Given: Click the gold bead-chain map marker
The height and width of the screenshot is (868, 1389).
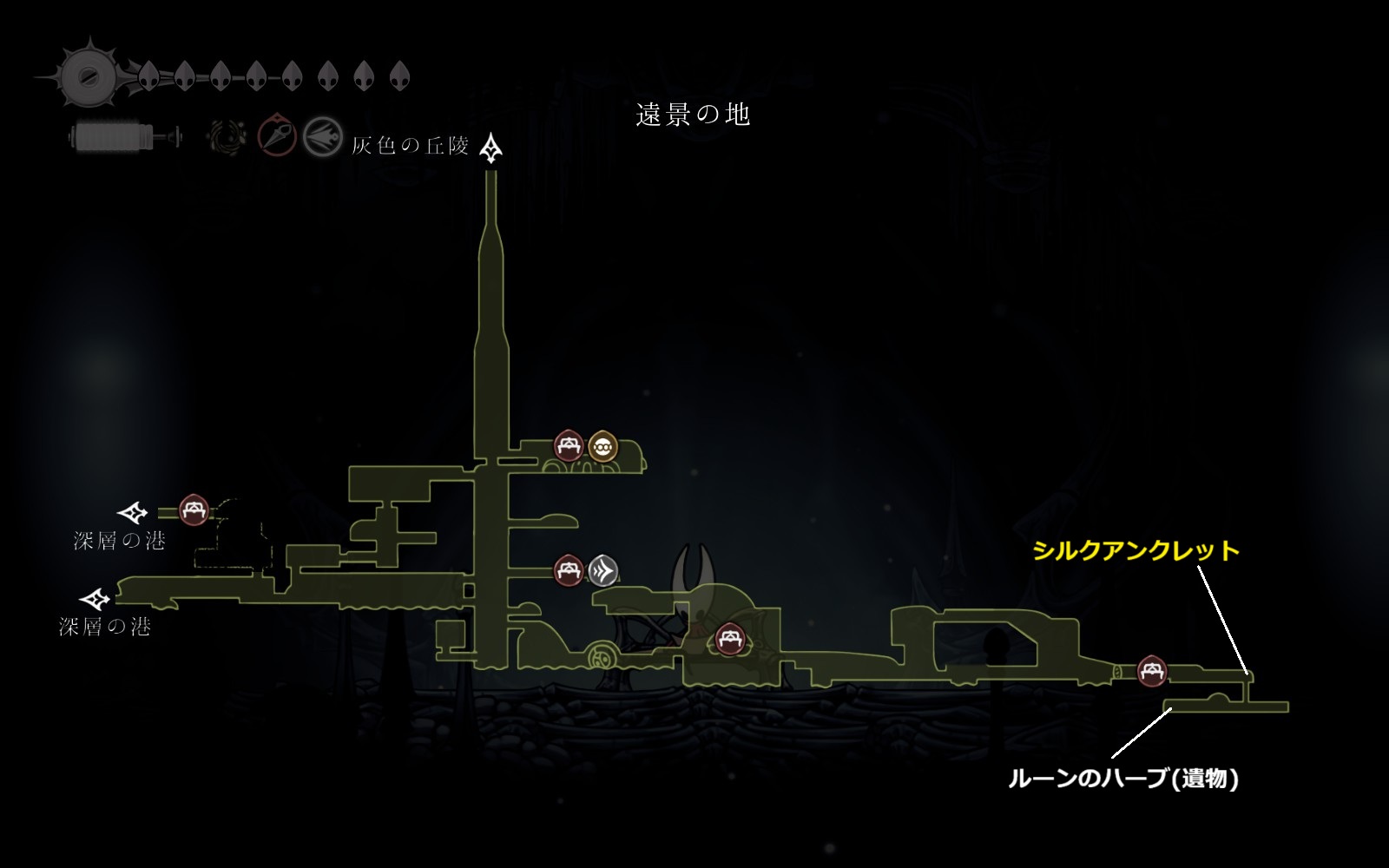Looking at the screenshot, I should coord(602,447).
